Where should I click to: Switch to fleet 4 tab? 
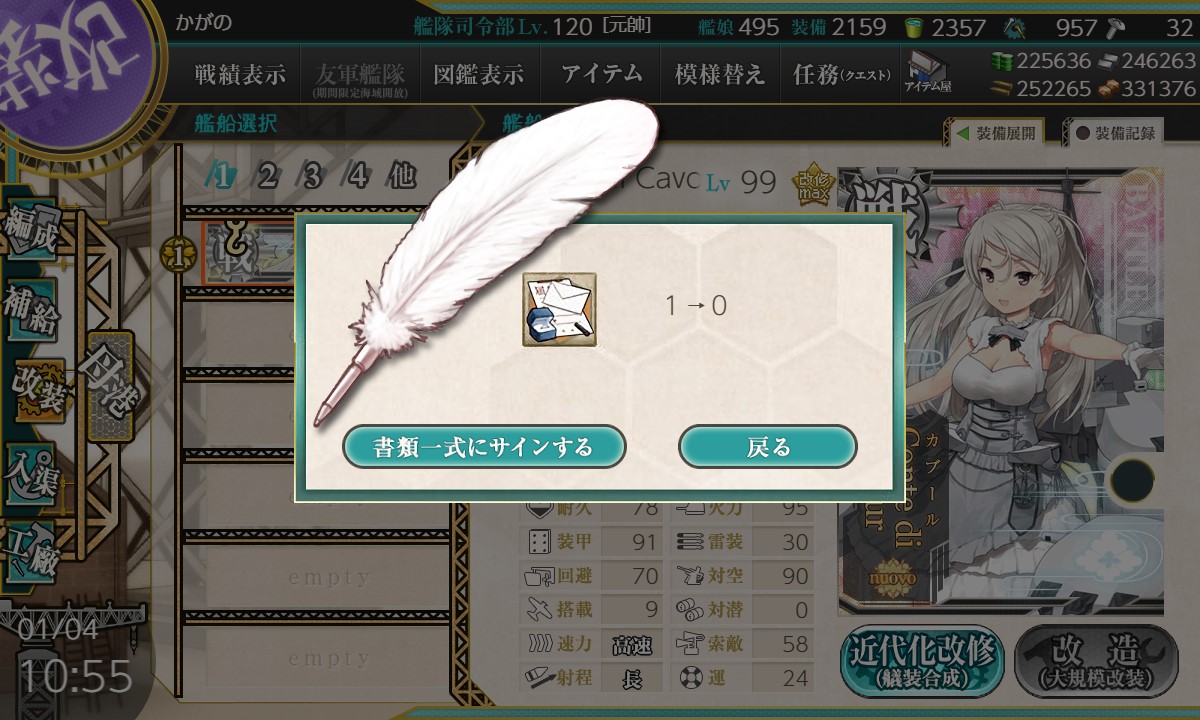[358, 177]
